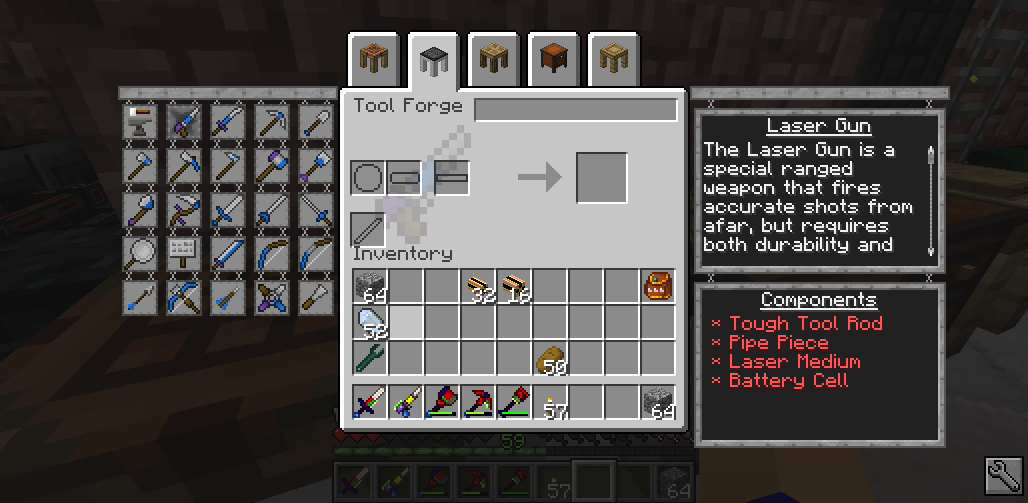
Task: Pick up the orange knapsack item
Action: point(657,287)
